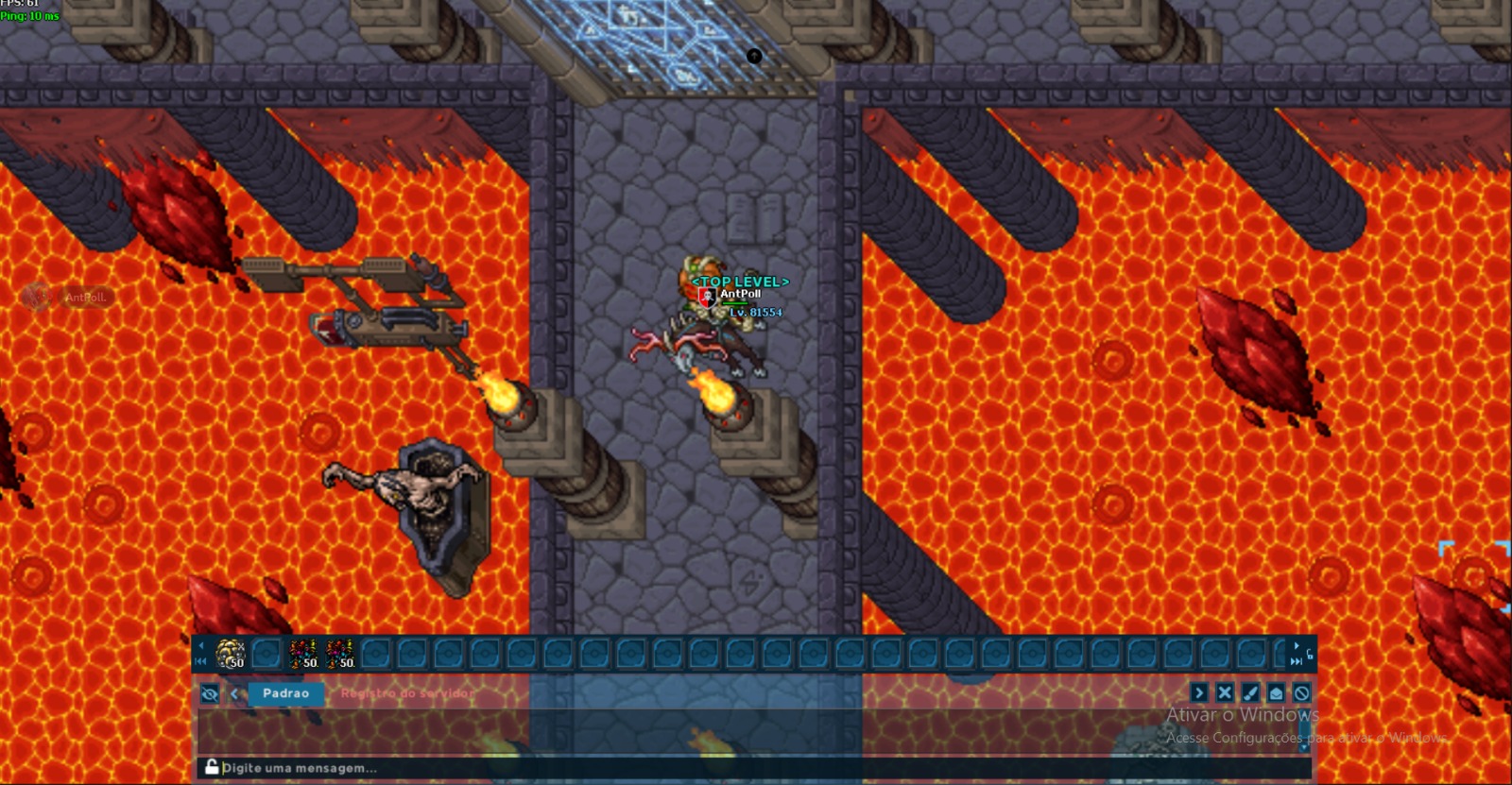Jump to the first hotbar page
The width and height of the screenshot is (1512, 785).
pos(200,661)
